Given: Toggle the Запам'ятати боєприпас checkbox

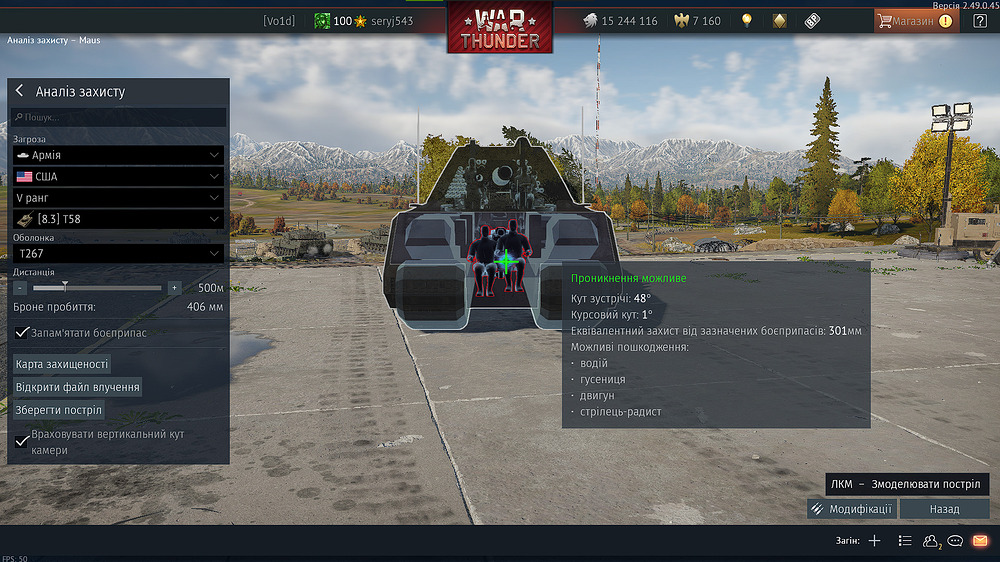Looking at the screenshot, I should tap(23, 332).
